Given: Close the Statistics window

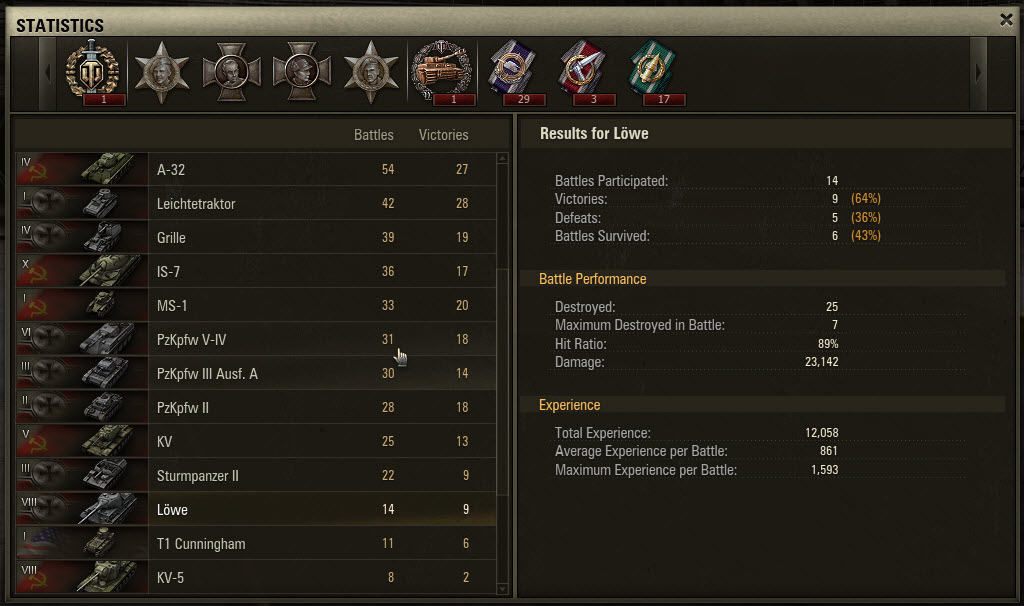Looking at the screenshot, I should point(1005,19).
